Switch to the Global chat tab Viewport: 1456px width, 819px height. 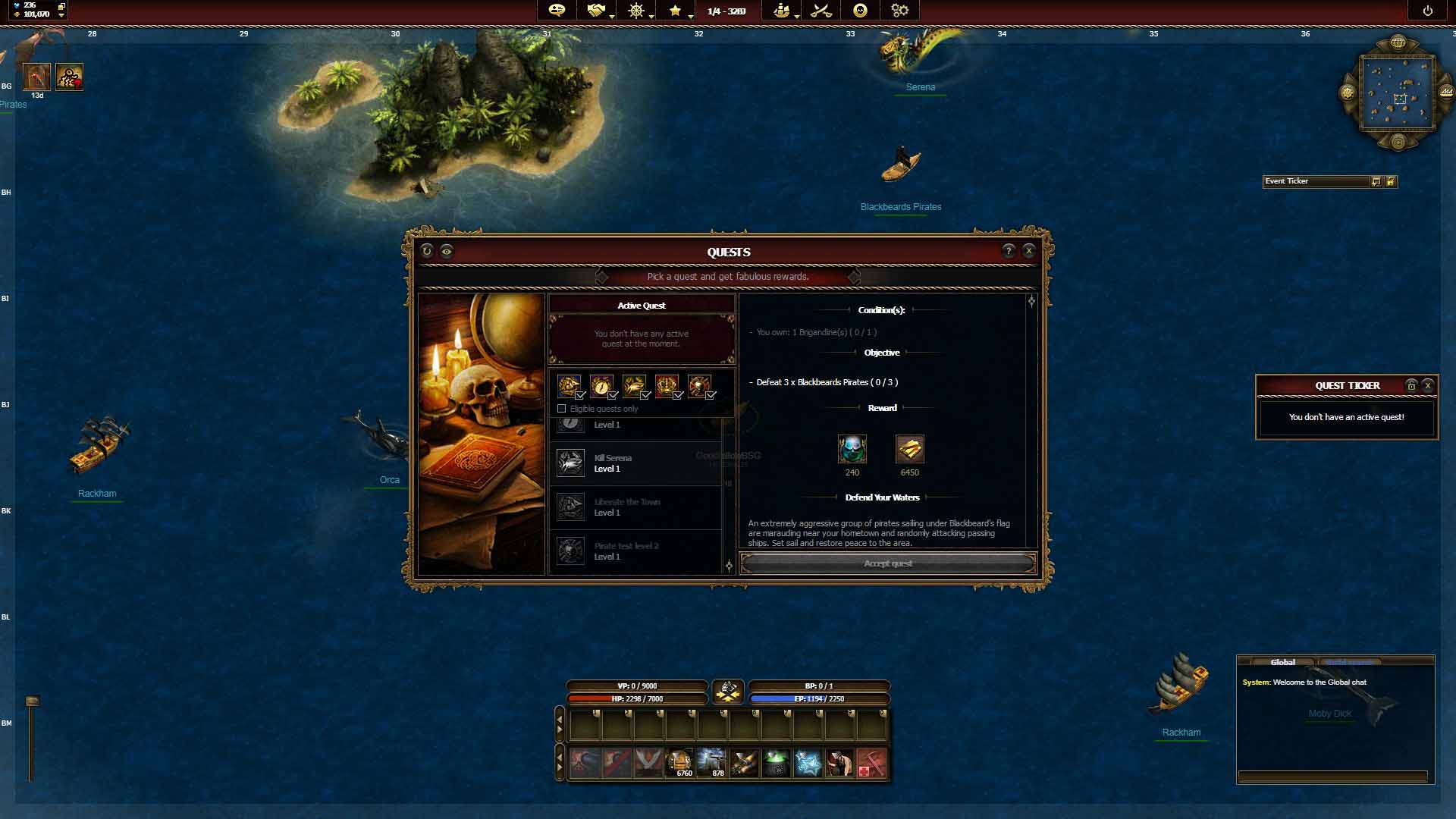[x=1282, y=662]
